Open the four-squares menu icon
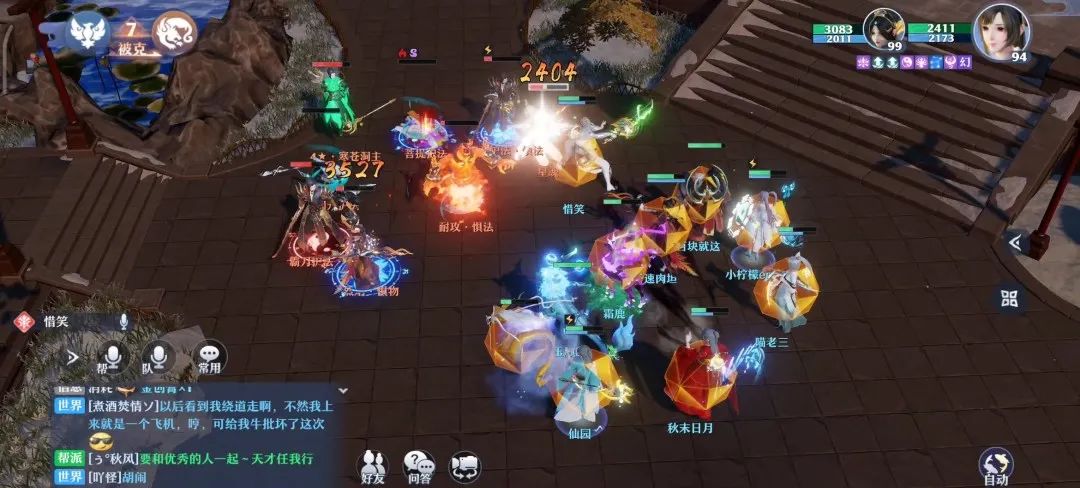The height and width of the screenshot is (488, 1080). pos(1009,298)
